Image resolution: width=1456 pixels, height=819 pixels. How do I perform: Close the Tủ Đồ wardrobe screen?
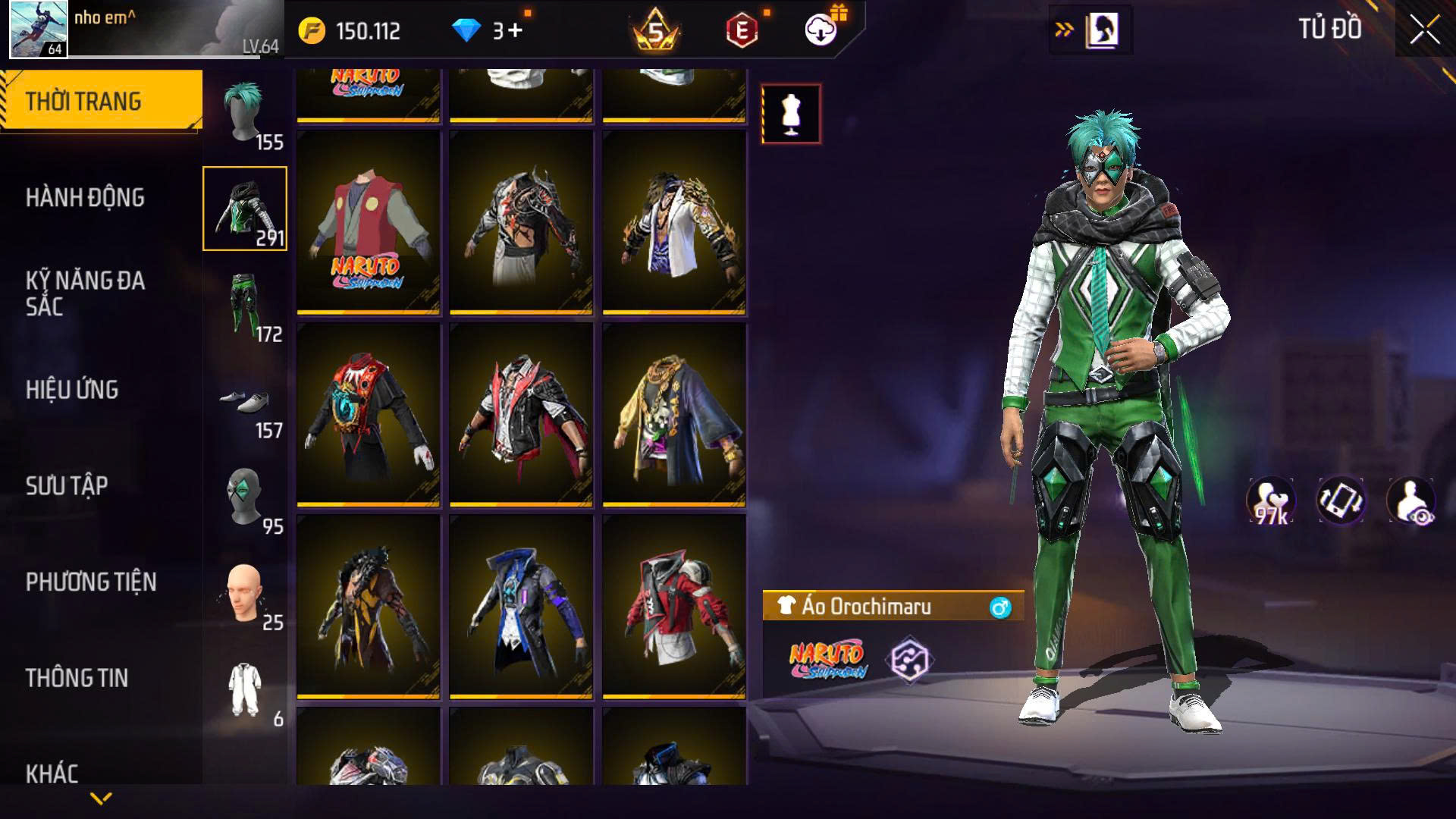1424,31
